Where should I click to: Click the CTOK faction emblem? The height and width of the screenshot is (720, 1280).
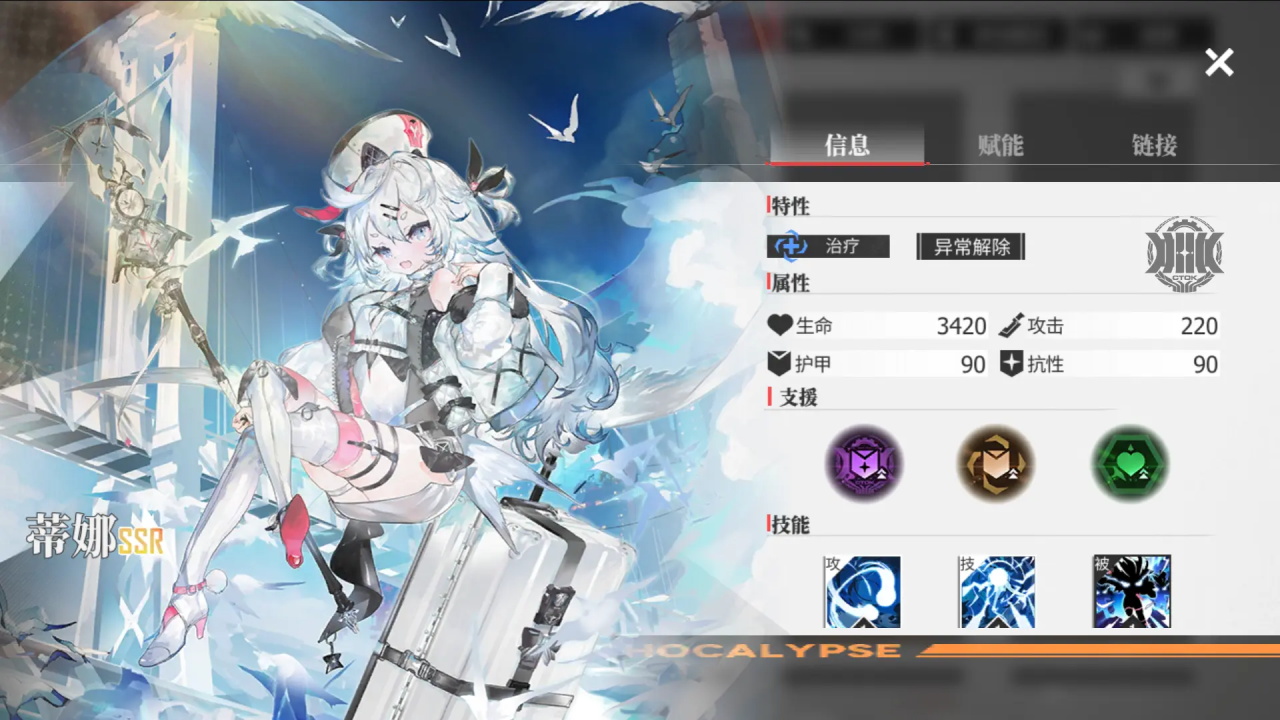[x=1186, y=255]
